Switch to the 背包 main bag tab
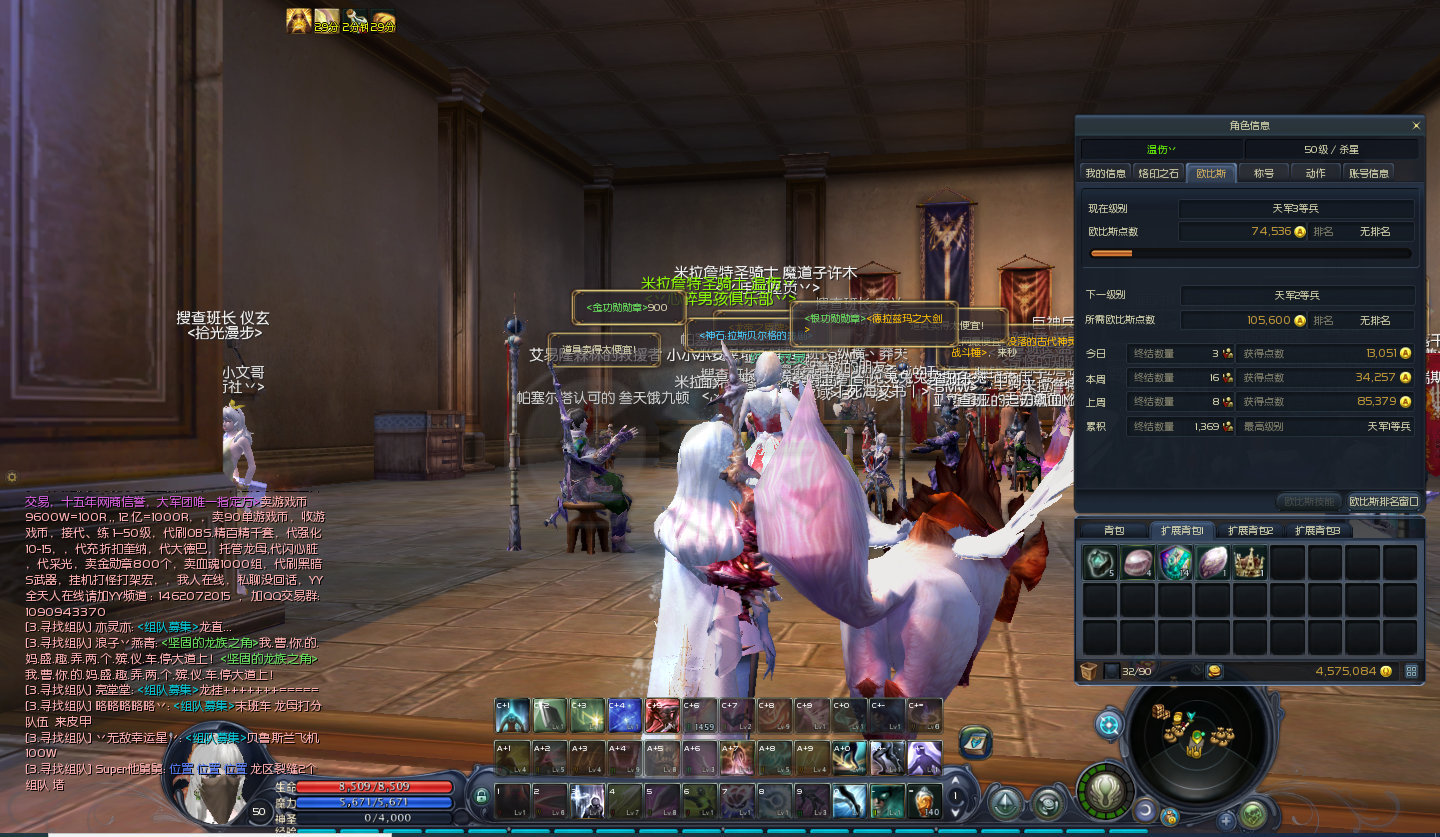This screenshot has width=1440, height=837. click(x=1114, y=530)
